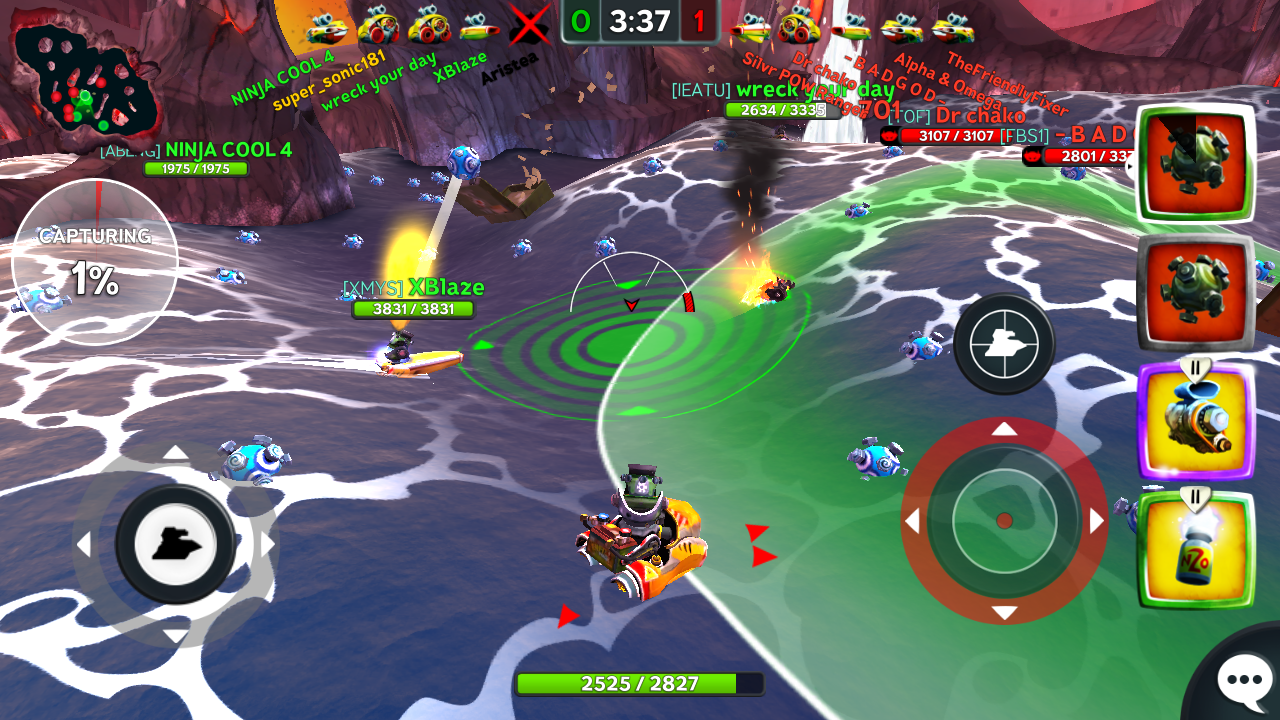Screen dimensions: 1280x720
Task: Activate the tank crosshair auto-aim button
Action: tap(1003, 344)
